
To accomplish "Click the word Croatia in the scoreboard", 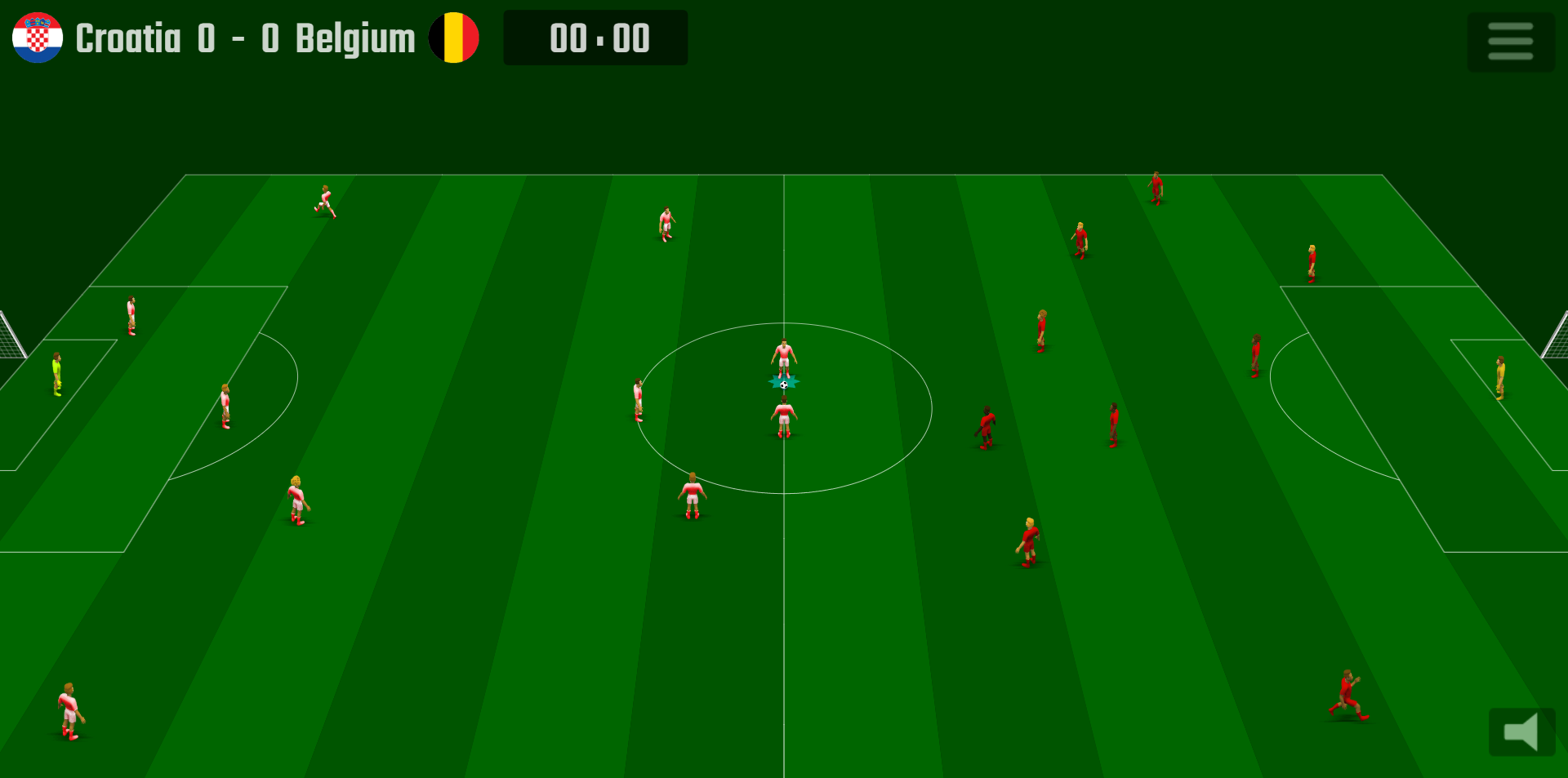I will (x=129, y=37).
